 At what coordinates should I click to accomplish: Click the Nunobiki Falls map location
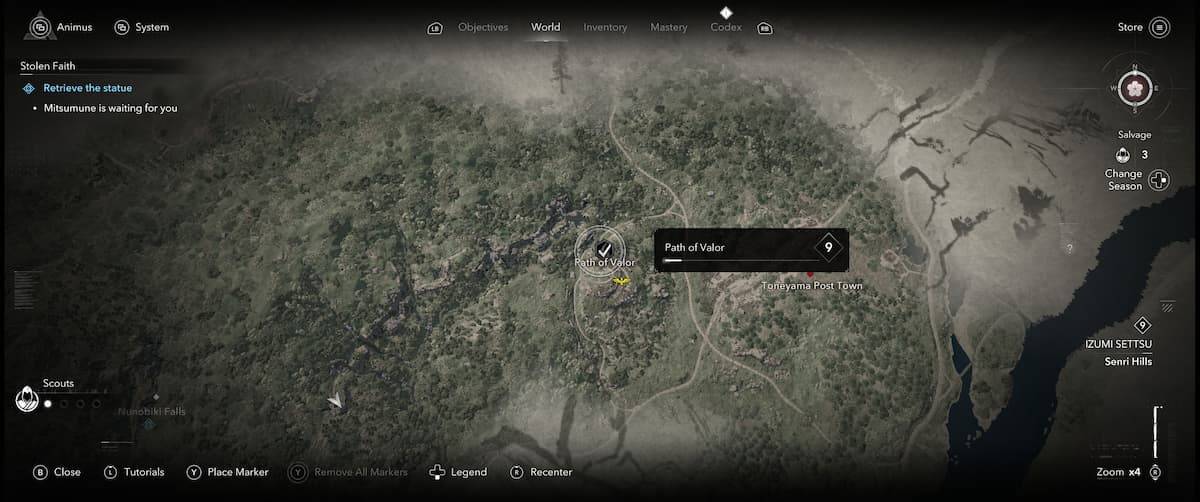click(x=151, y=412)
